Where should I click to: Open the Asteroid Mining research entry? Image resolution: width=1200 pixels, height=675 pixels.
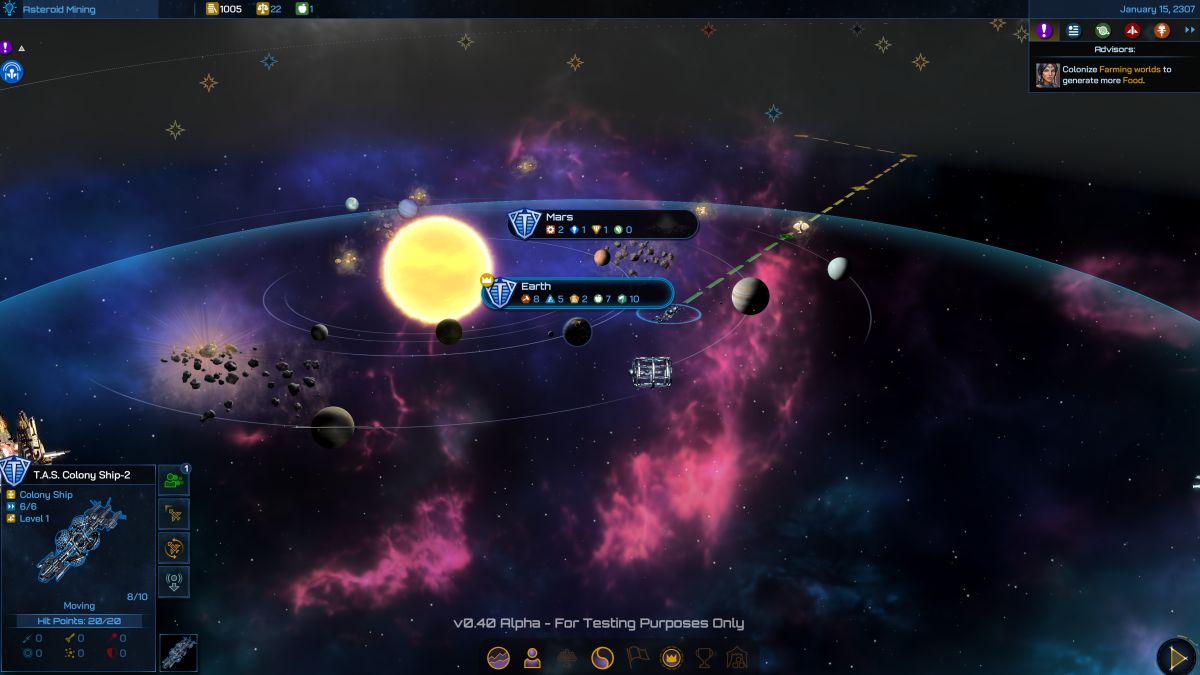(60, 9)
